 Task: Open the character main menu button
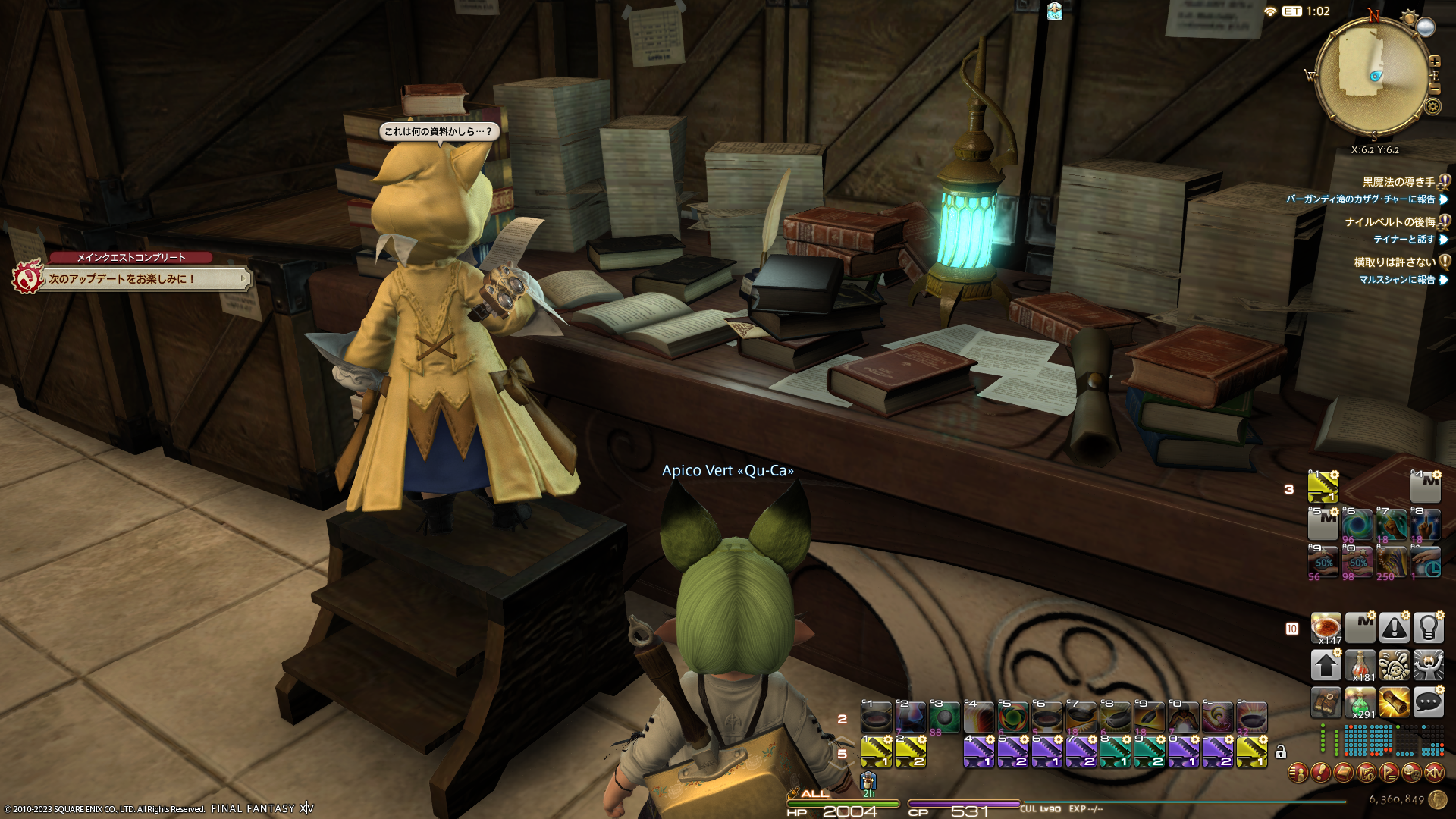click(x=1298, y=773)
